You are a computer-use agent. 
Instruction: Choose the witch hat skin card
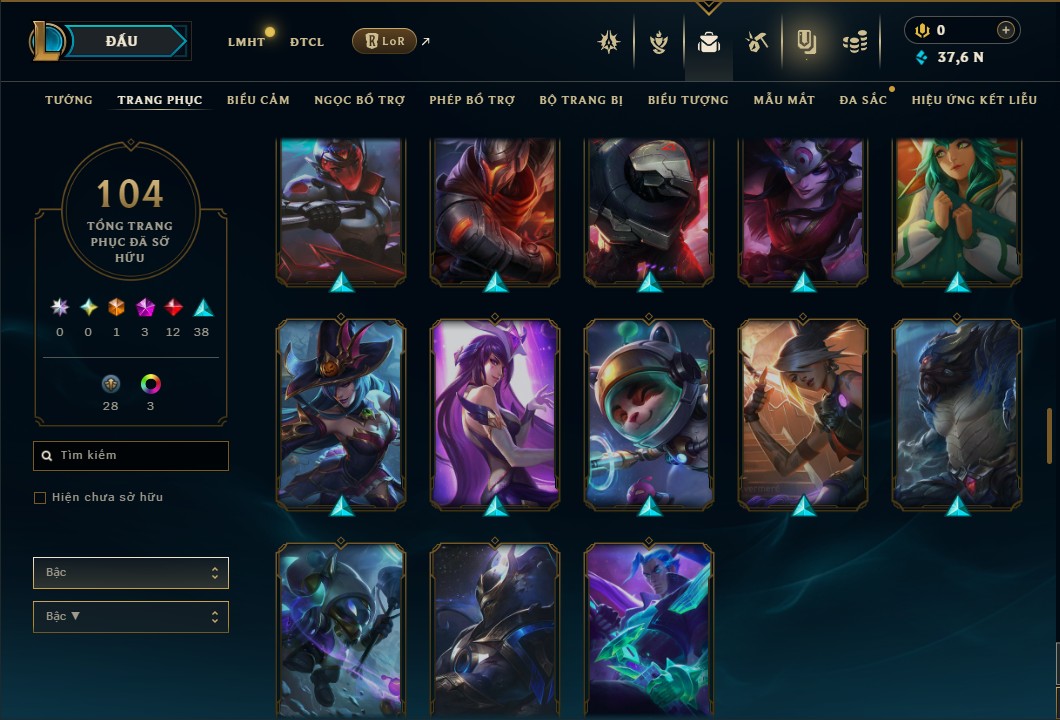(341, 412)
